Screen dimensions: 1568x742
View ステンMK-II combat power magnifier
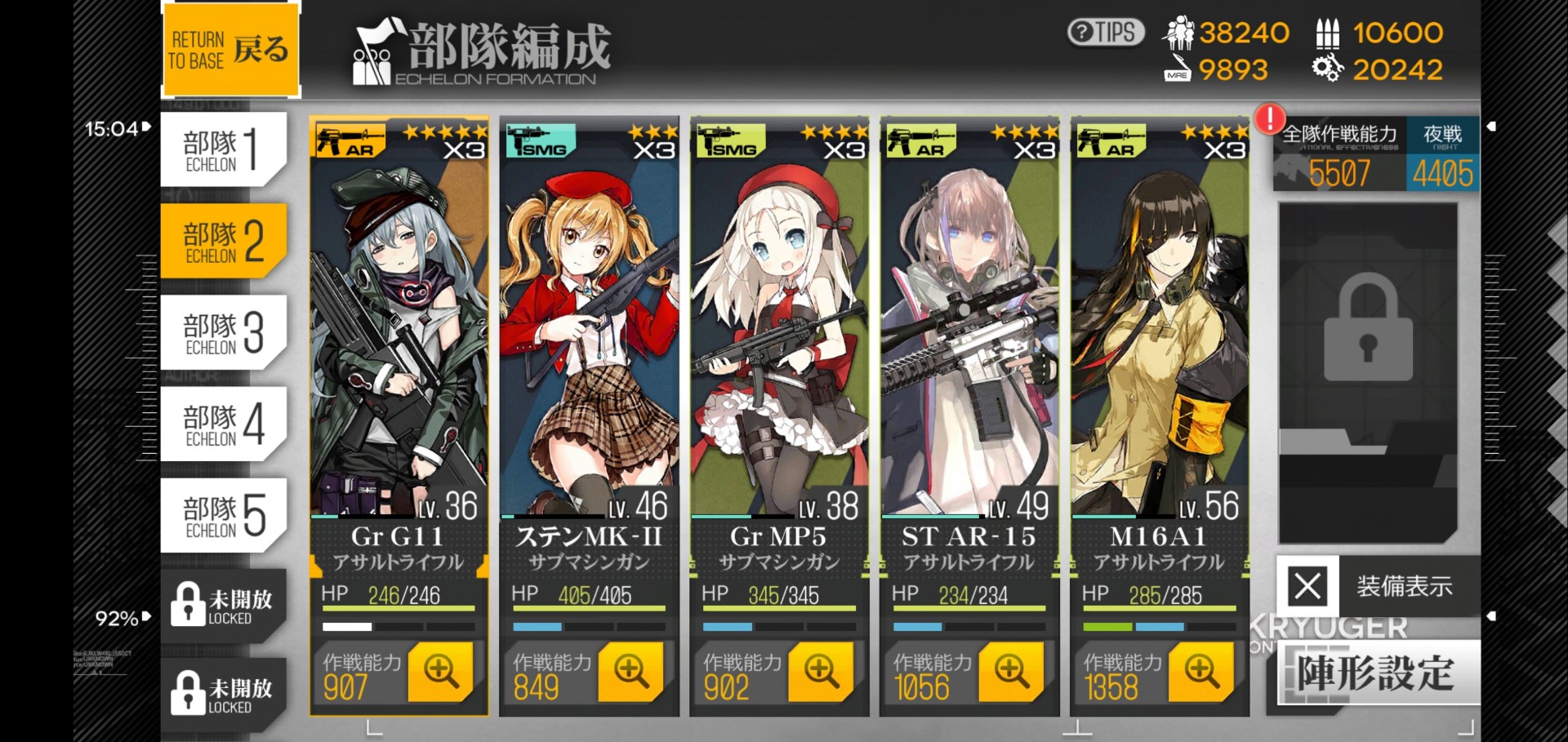(630, 672)
